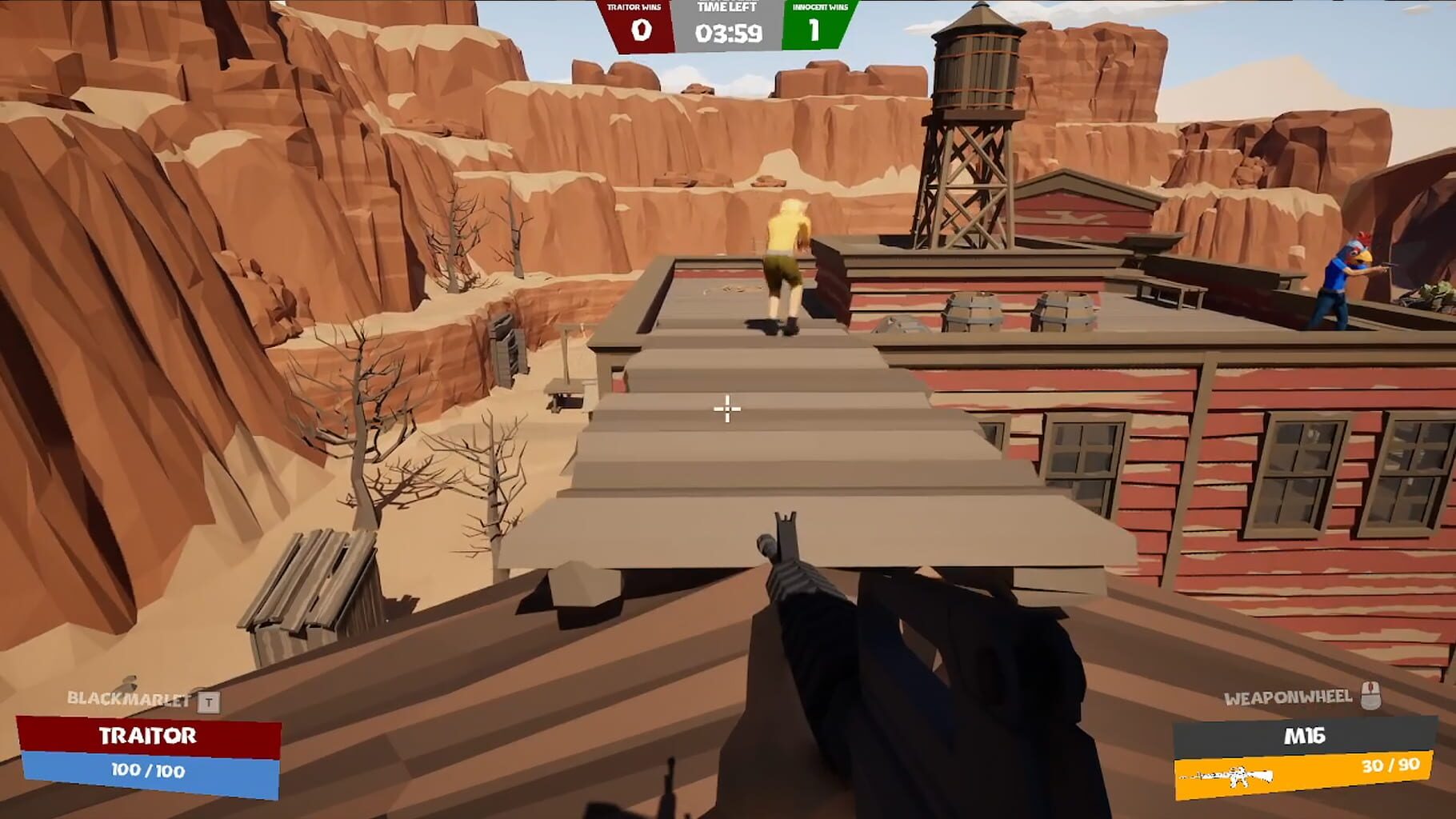Screen dimensions: 1456x819
Task: Toggle the TRAITOR role banner visibility
Action: click(x=150, y=737)
